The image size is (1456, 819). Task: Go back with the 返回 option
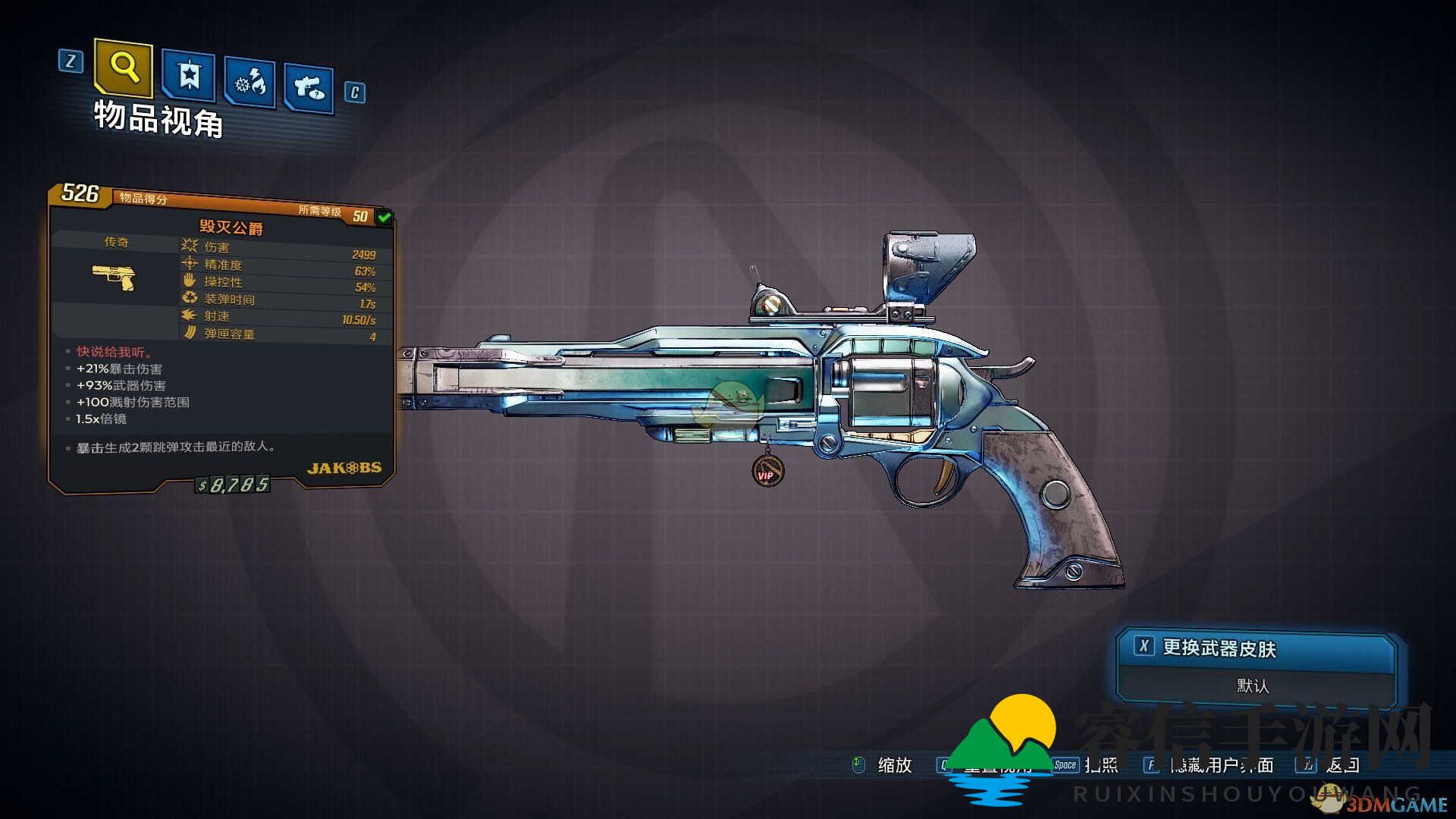(x=1342, y=765)
